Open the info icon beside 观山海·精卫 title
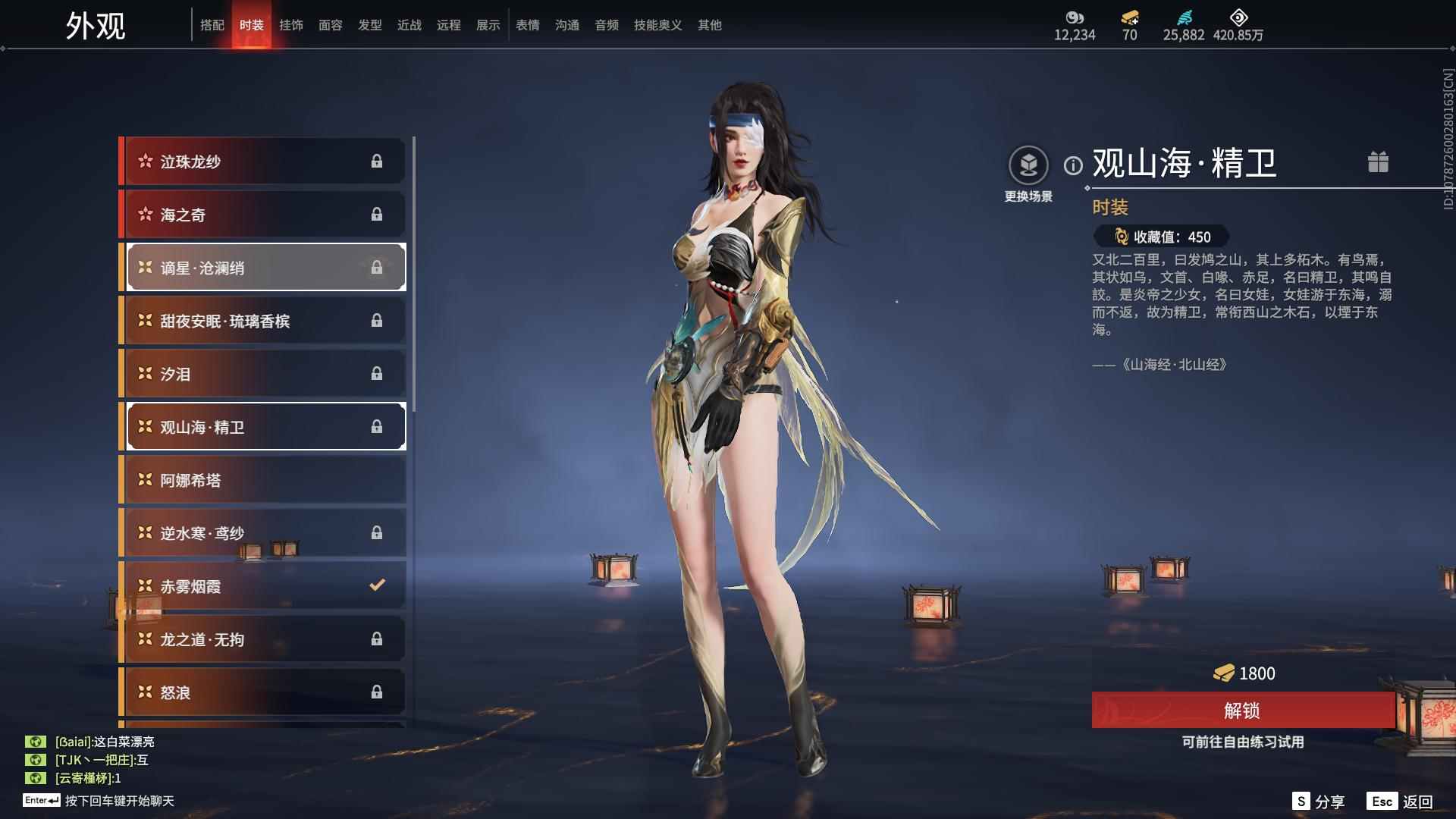1456x819 pixels. coord(1072,163)
